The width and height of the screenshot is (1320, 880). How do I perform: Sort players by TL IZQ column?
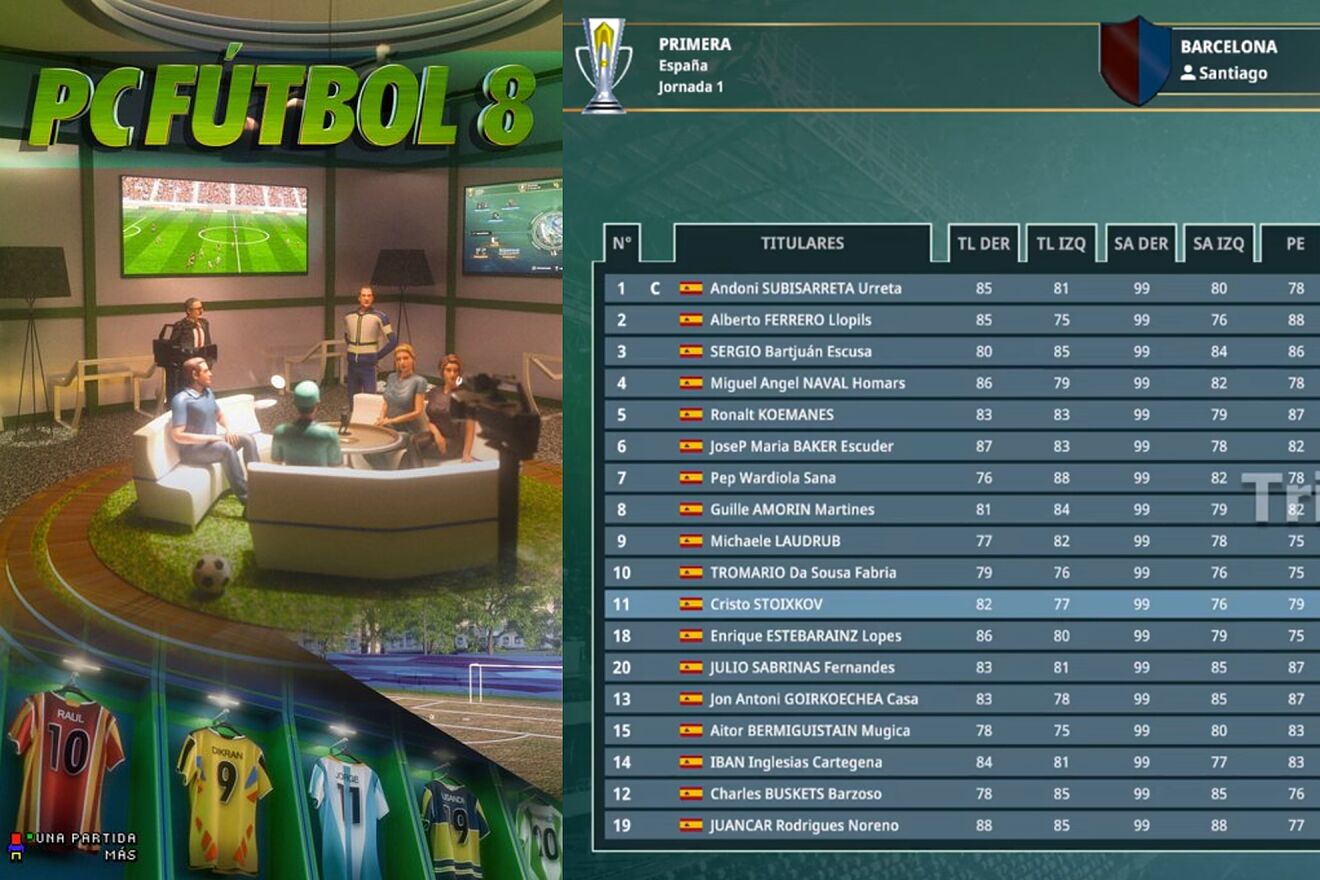point(1061,243)
